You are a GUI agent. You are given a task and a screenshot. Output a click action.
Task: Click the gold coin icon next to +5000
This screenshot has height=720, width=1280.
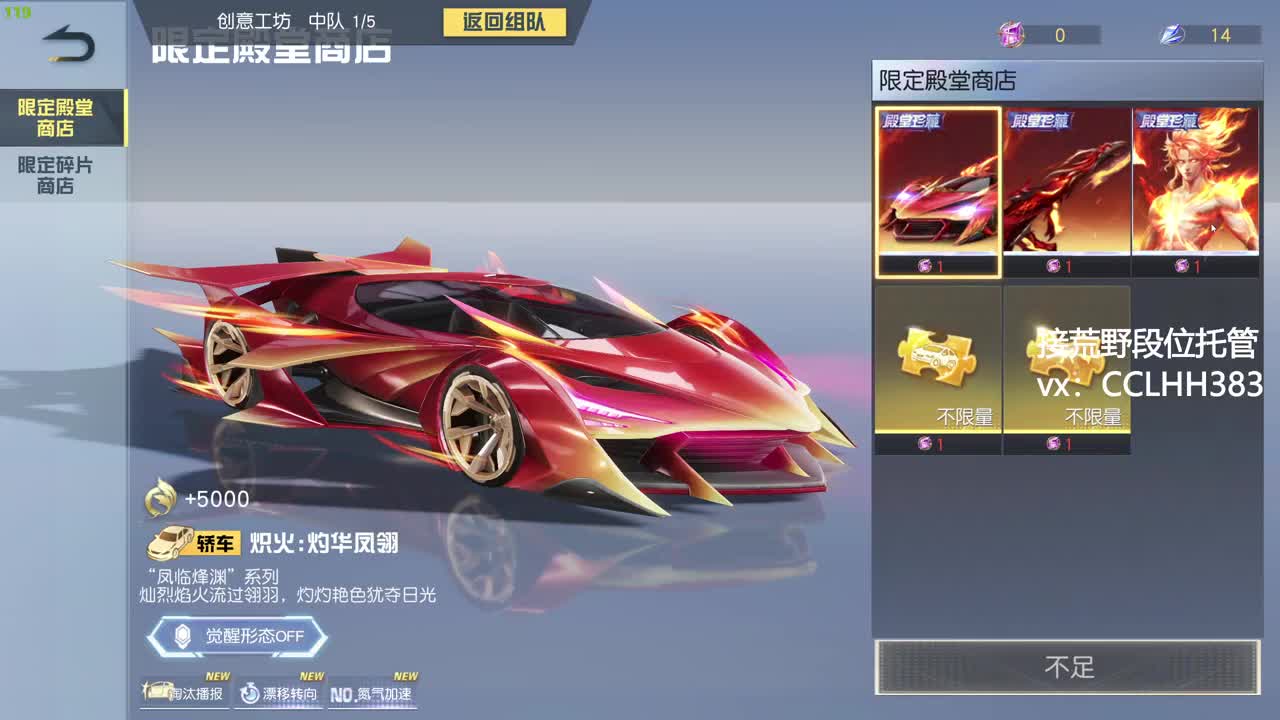tap(160, 499)
